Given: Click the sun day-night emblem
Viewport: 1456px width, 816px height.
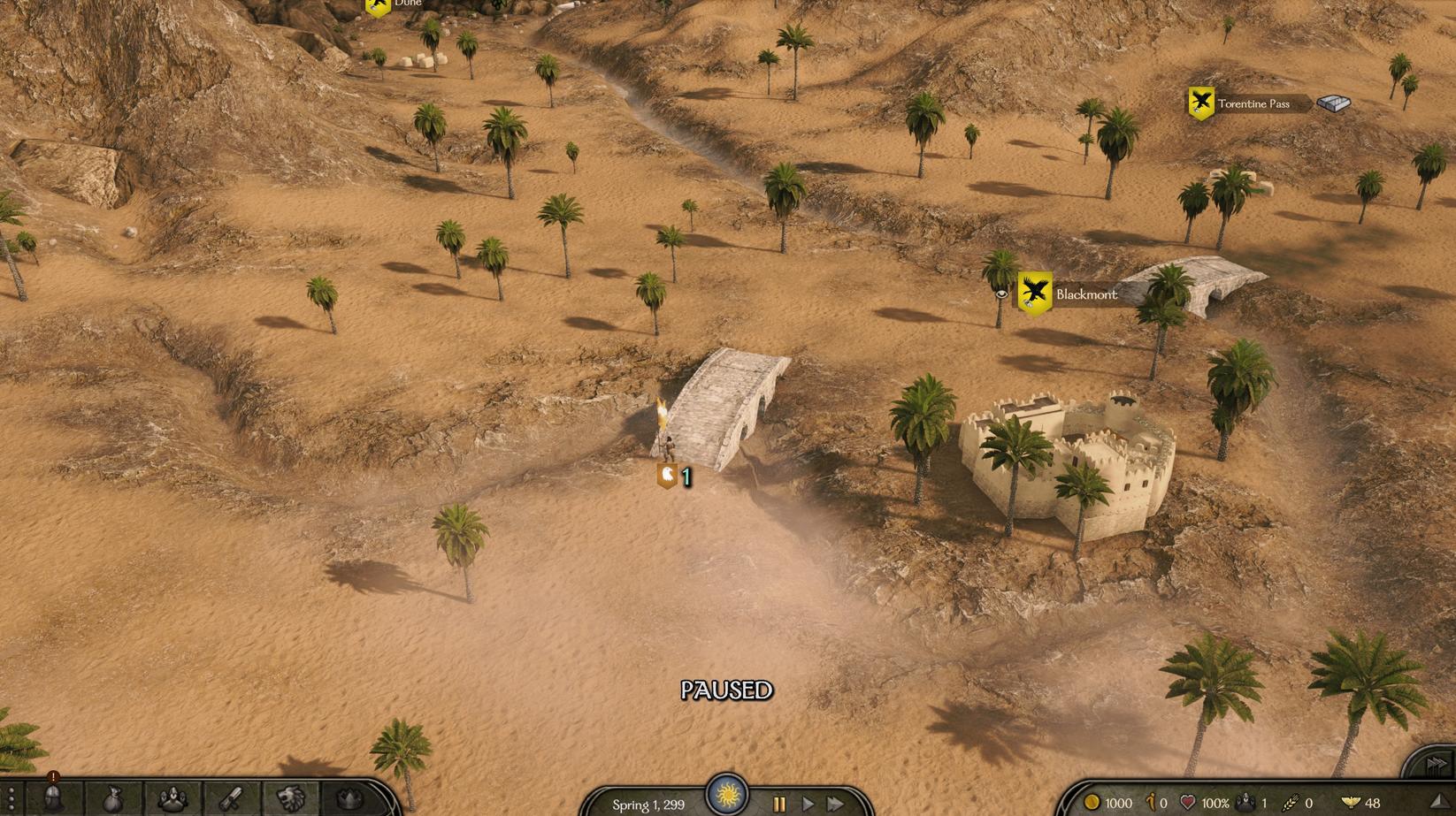Looking at the screenshot, I should click(x=727, y=792).
